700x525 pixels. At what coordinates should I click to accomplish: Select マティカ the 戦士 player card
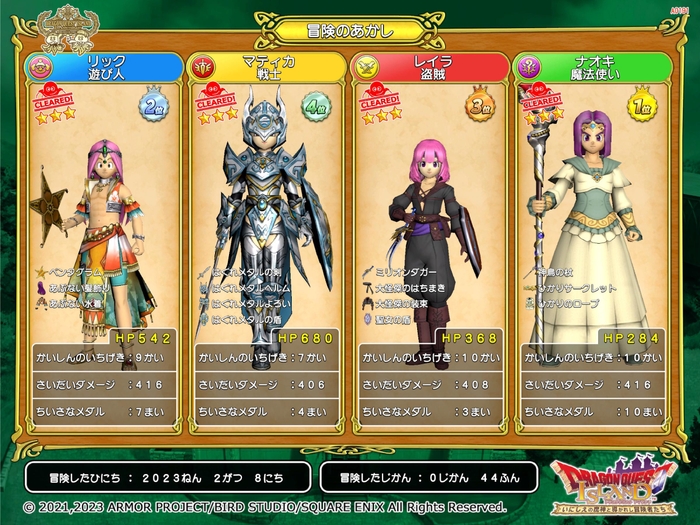[x=268, y=240]
